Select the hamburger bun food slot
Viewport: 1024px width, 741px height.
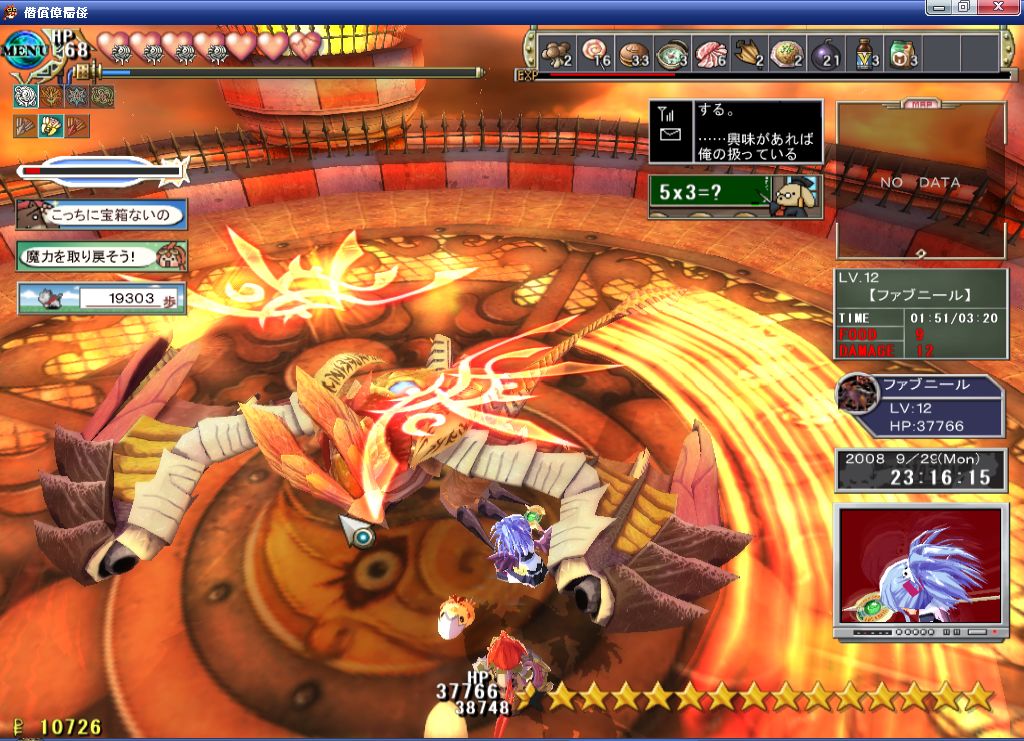[634, 53]
